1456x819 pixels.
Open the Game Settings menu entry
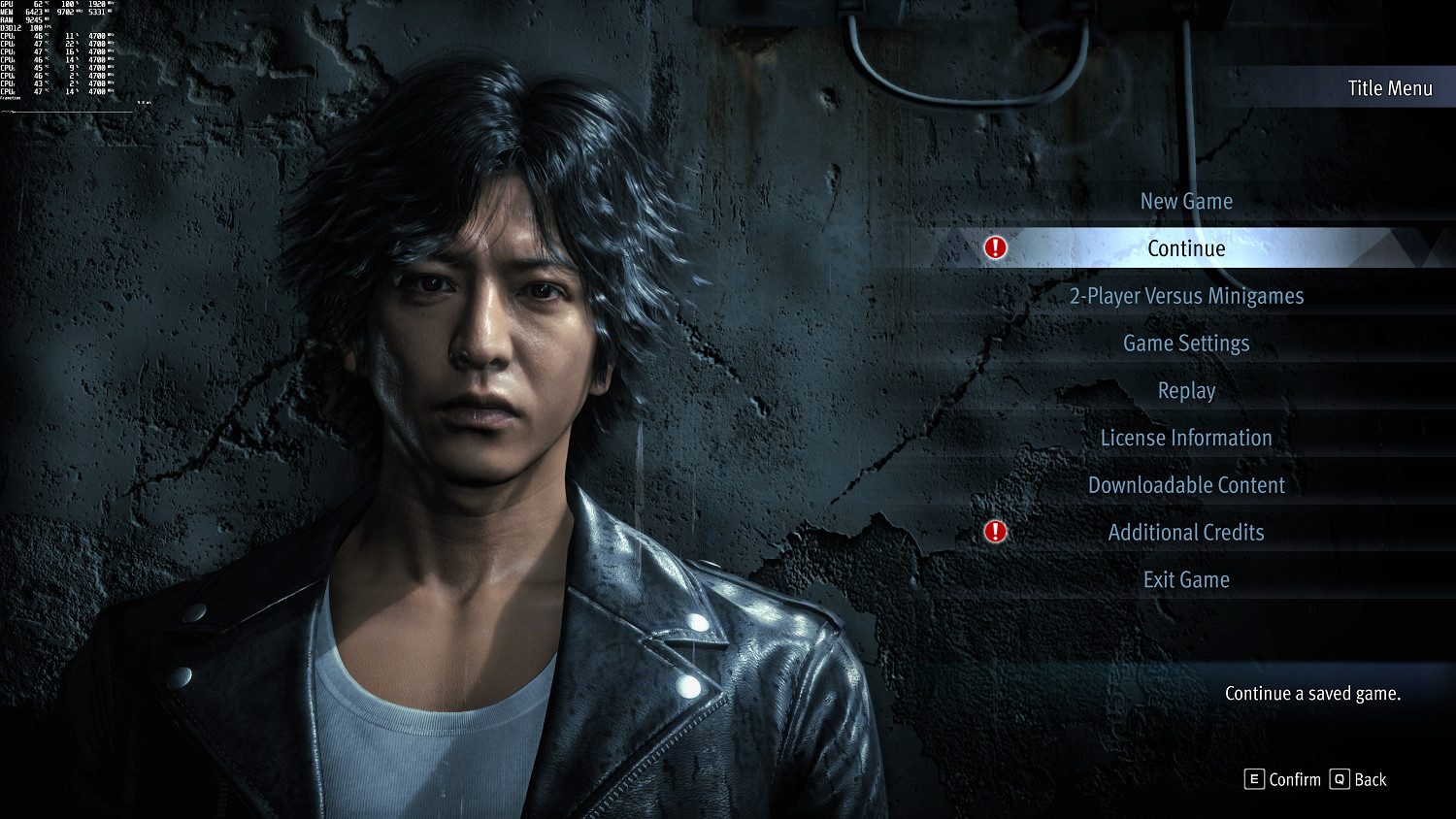(1185, 343)
